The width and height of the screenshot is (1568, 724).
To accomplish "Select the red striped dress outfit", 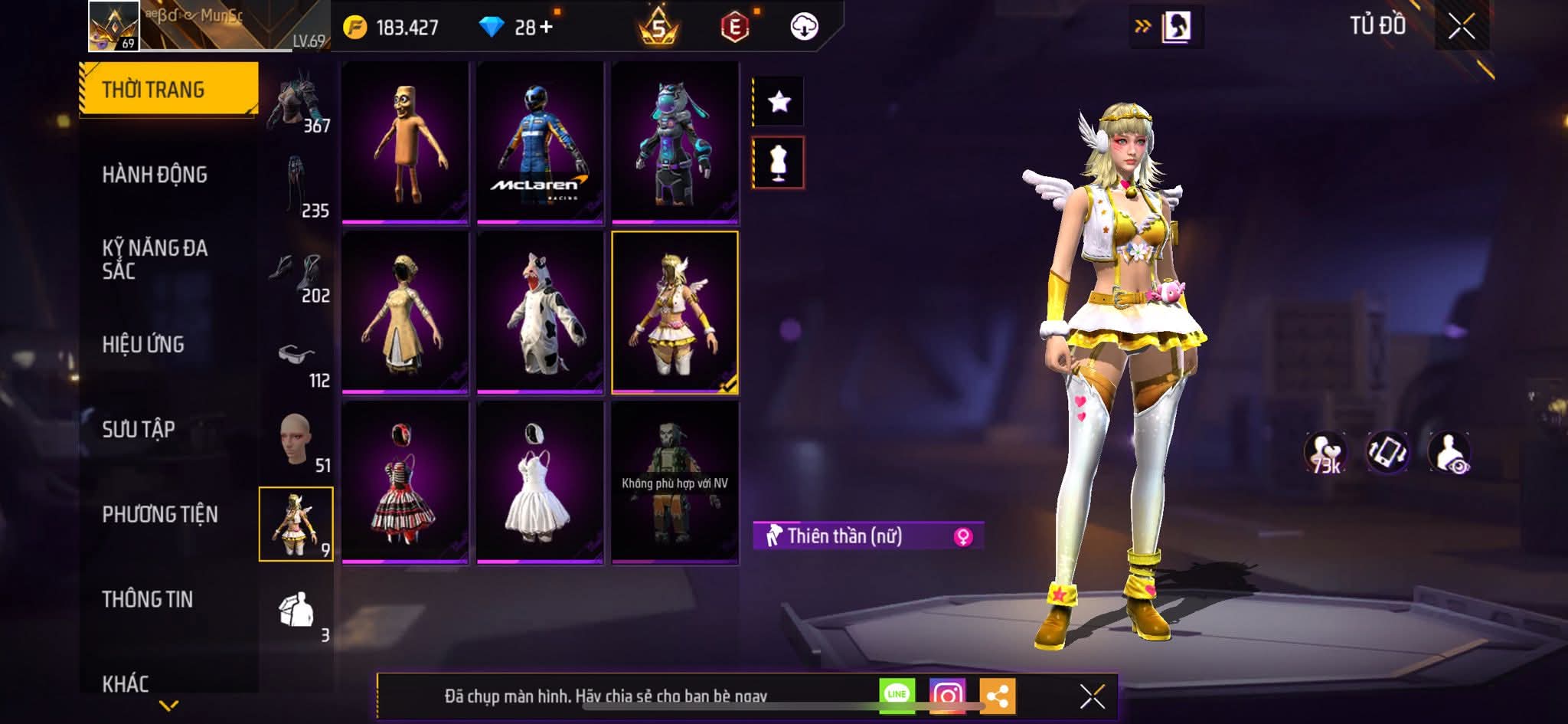I will pyautogui.click(x=404, y=483).
